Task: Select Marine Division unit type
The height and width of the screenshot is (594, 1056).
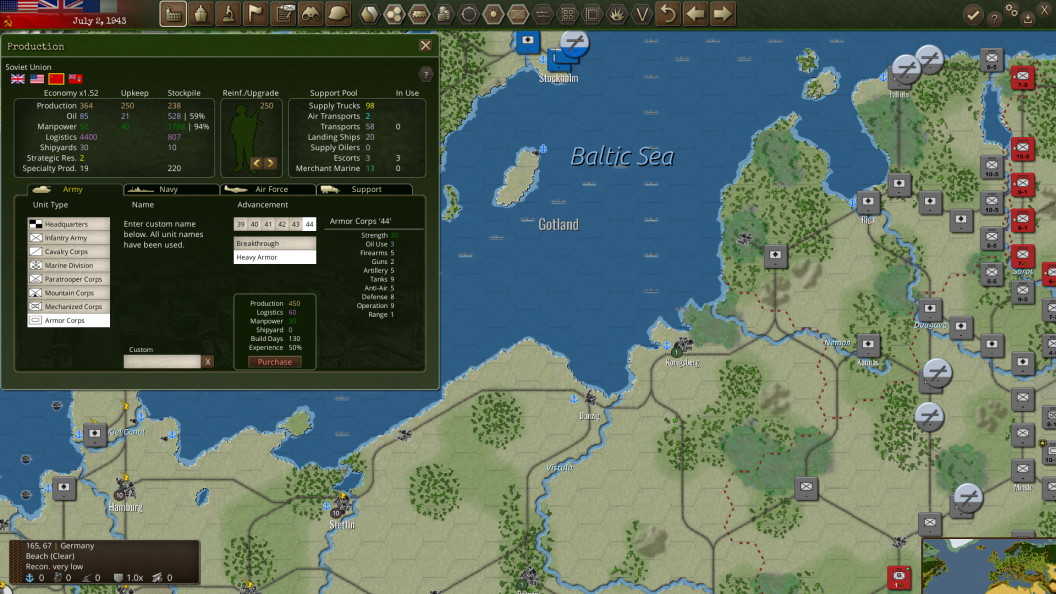Action: pyautogui.click(x=68, y=266)
